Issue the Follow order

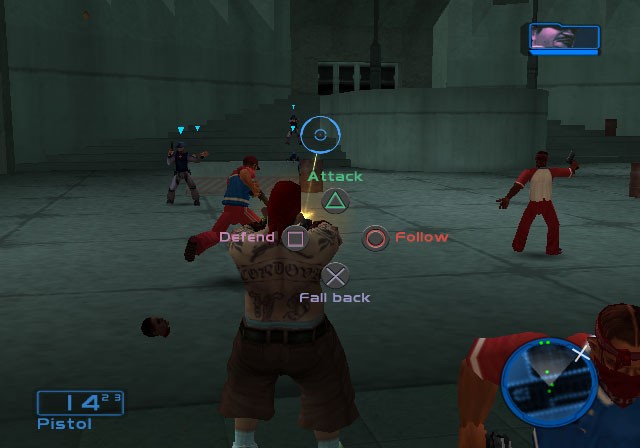click(375, 238)
